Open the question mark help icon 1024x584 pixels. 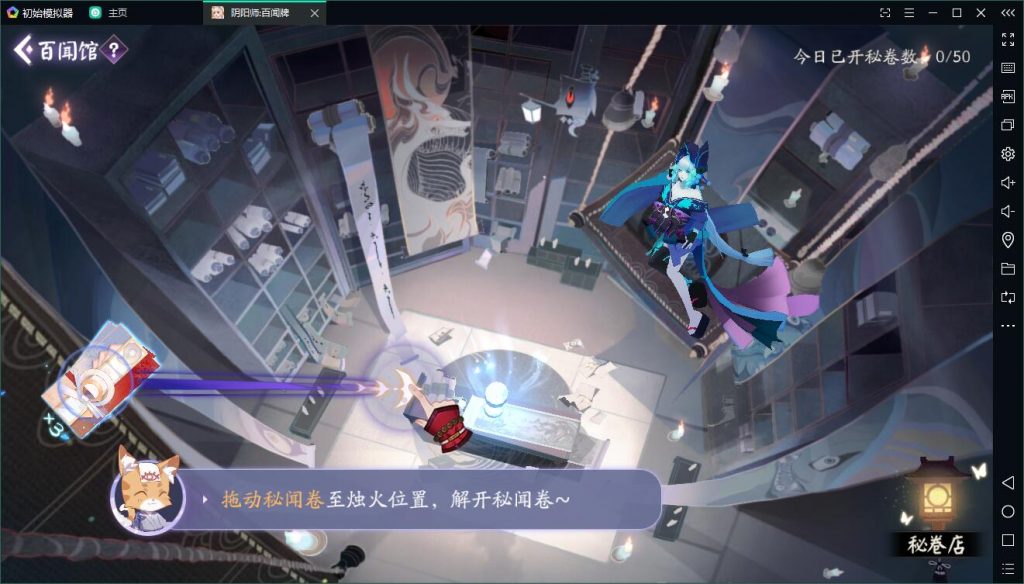[115, 50]
